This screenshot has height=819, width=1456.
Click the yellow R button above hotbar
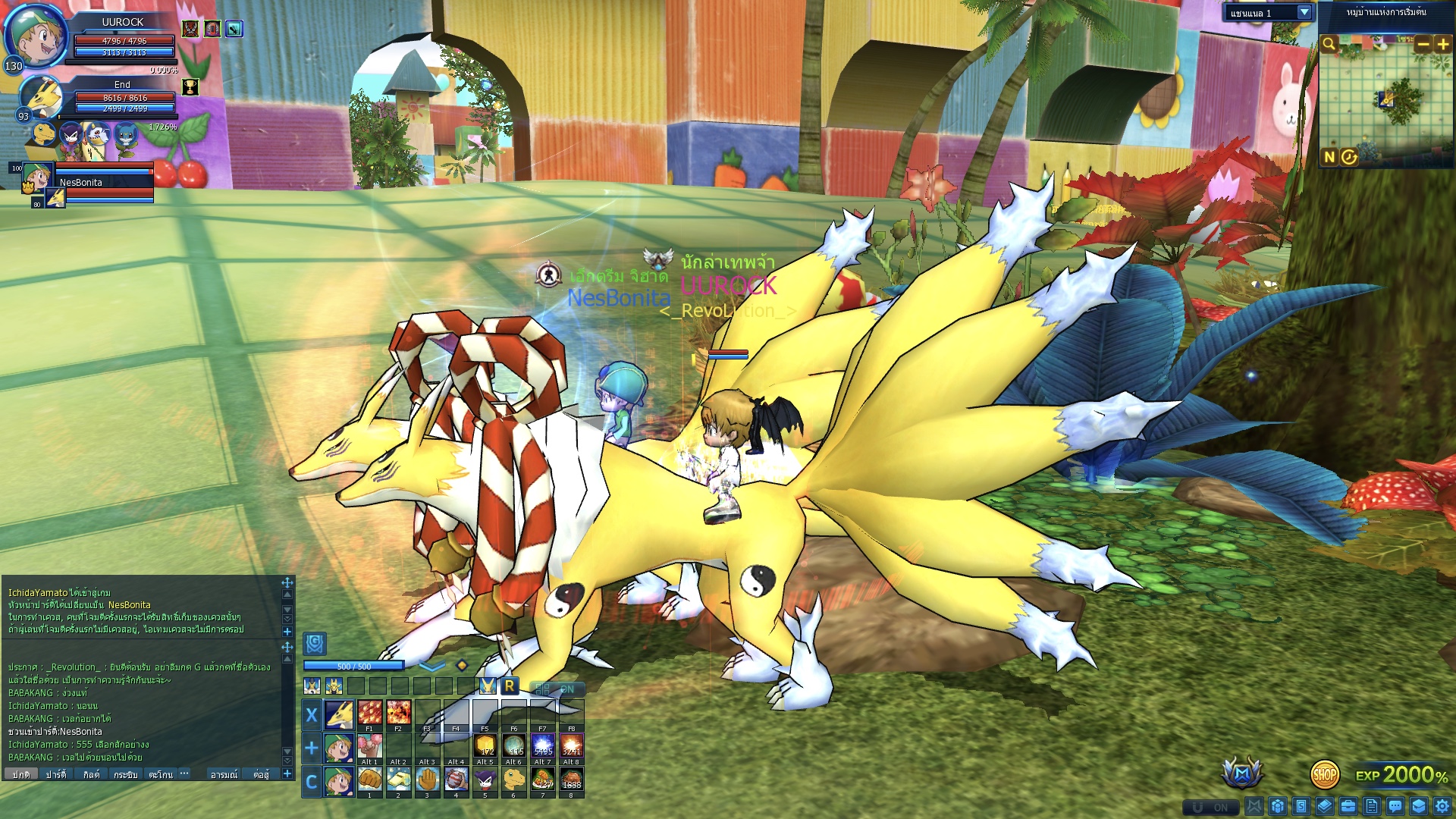[510, 686]
